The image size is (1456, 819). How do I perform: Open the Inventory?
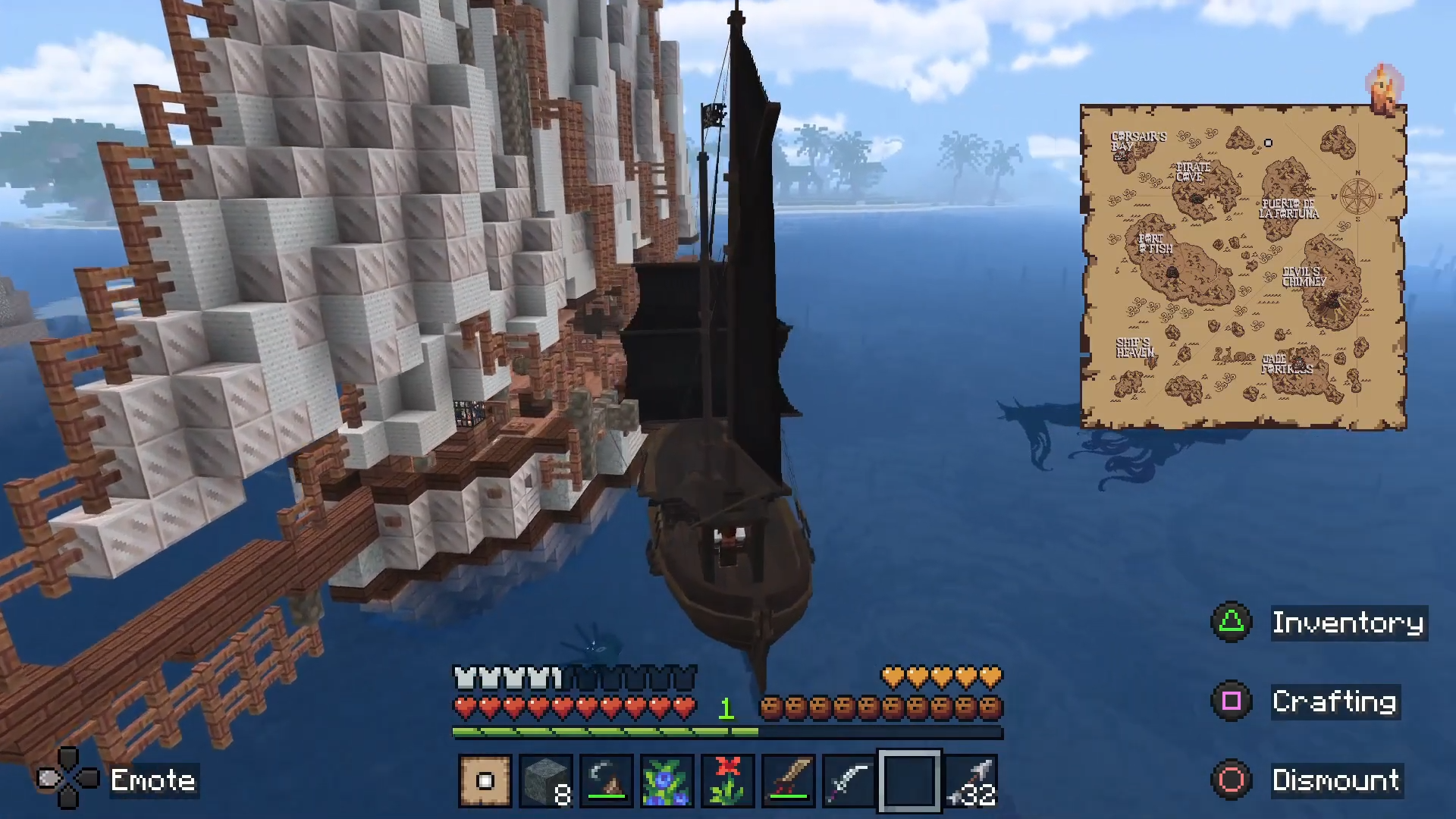1348,623
